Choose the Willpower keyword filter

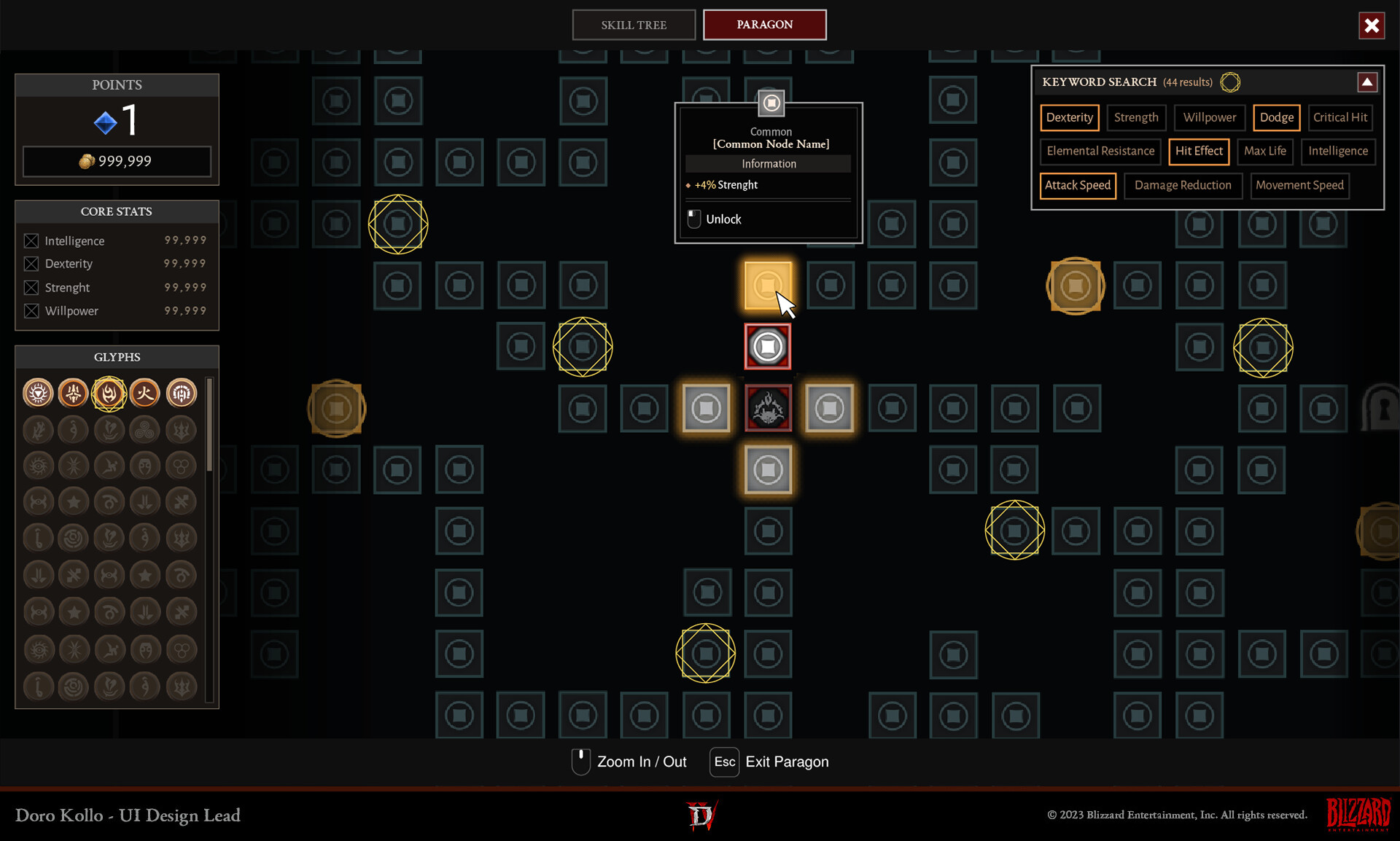[1209, 117]
